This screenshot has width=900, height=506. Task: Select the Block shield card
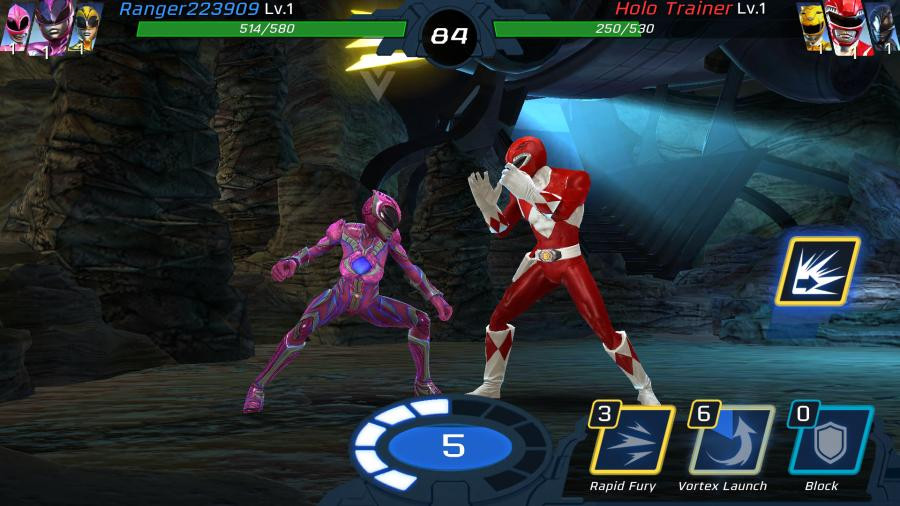pyautogui.click(x=828, y=439)
